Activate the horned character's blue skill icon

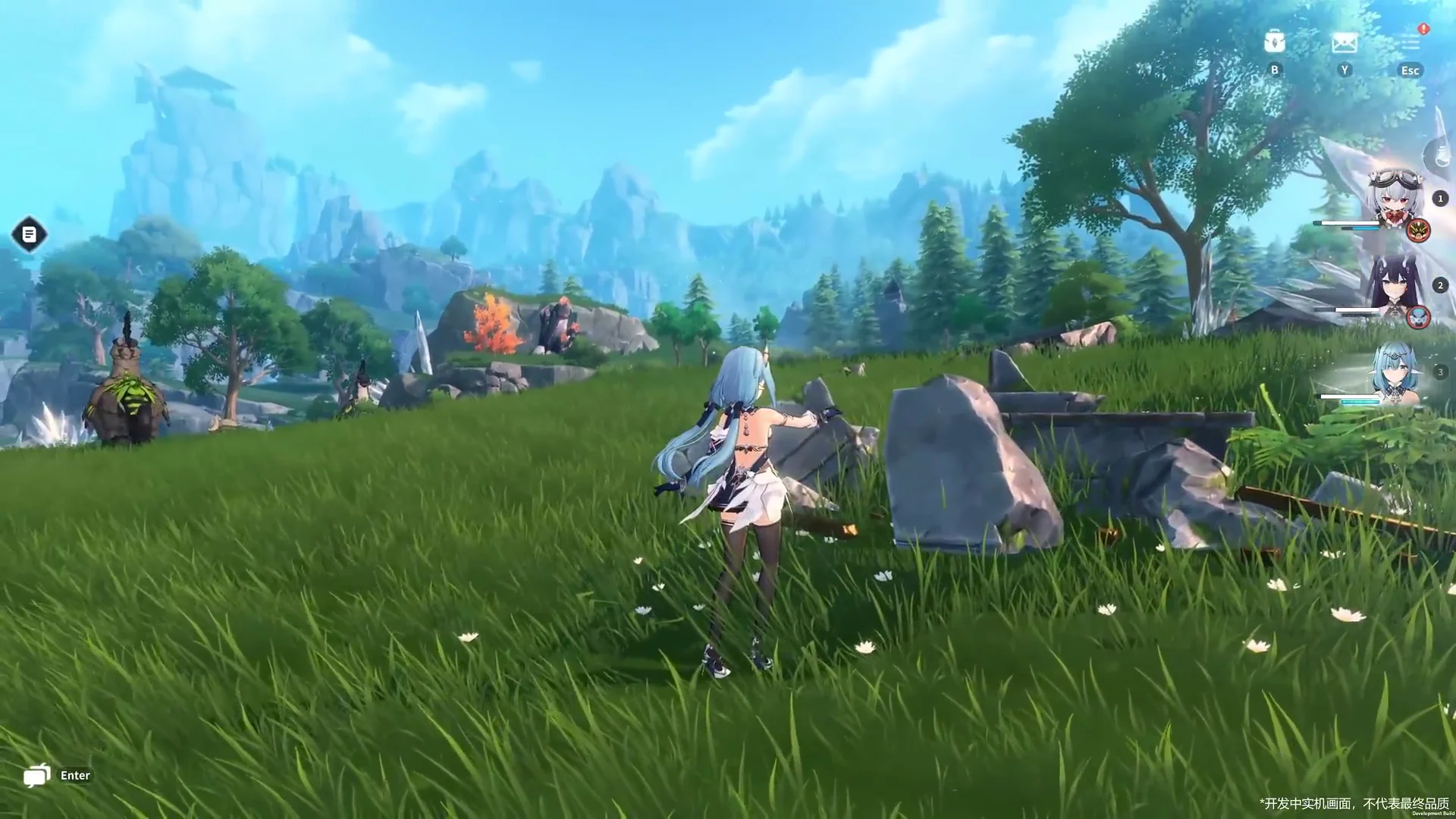[1418, 317]
